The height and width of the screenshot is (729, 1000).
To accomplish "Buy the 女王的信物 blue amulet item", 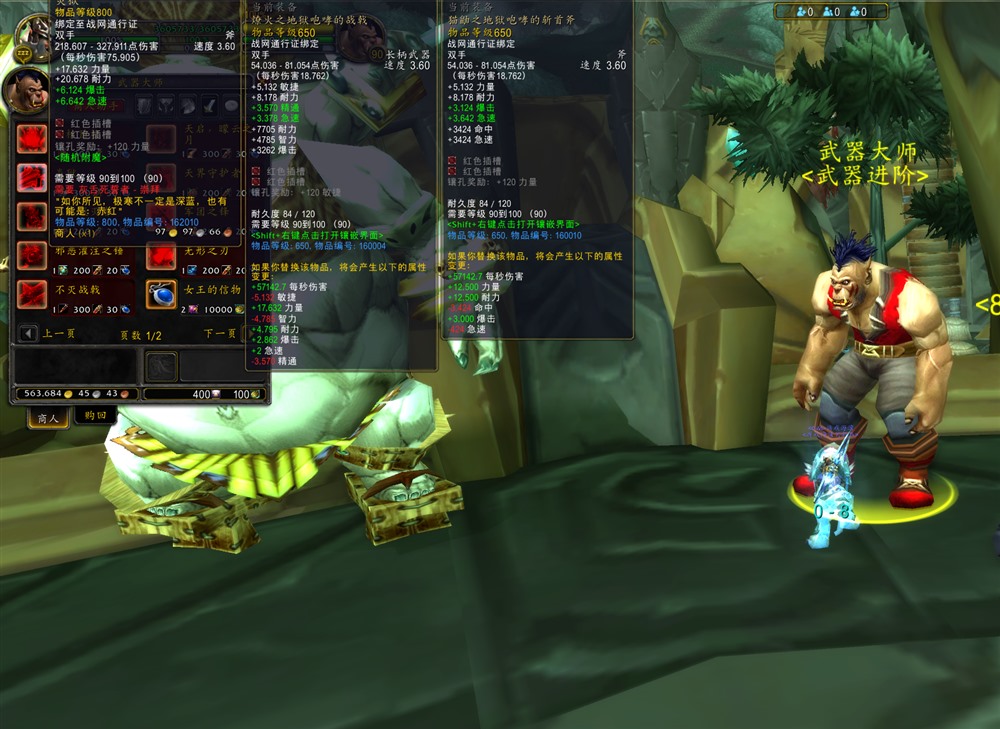I will pos(161,294).
